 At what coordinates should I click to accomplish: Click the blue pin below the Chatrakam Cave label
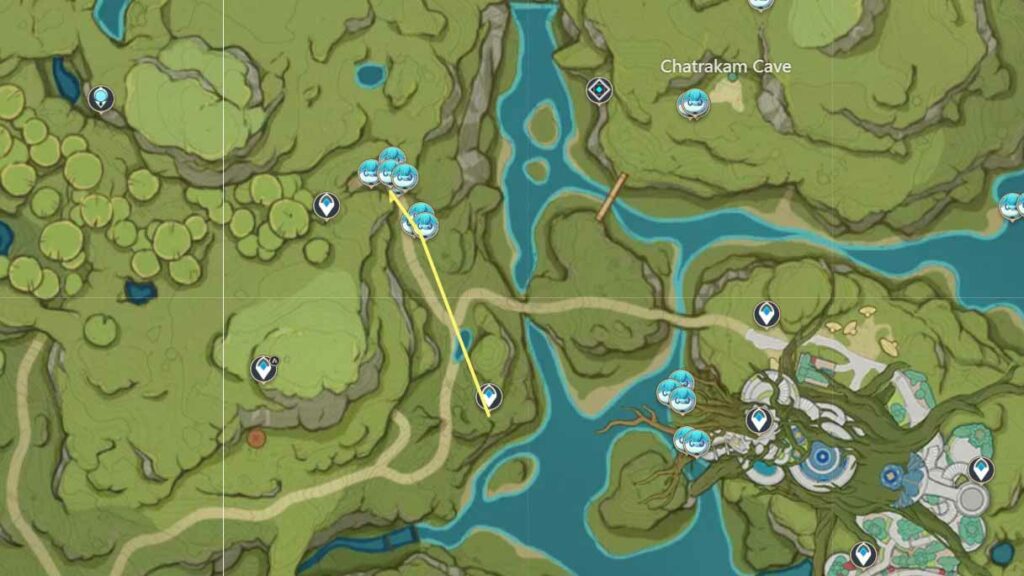(x=692, y=103)
